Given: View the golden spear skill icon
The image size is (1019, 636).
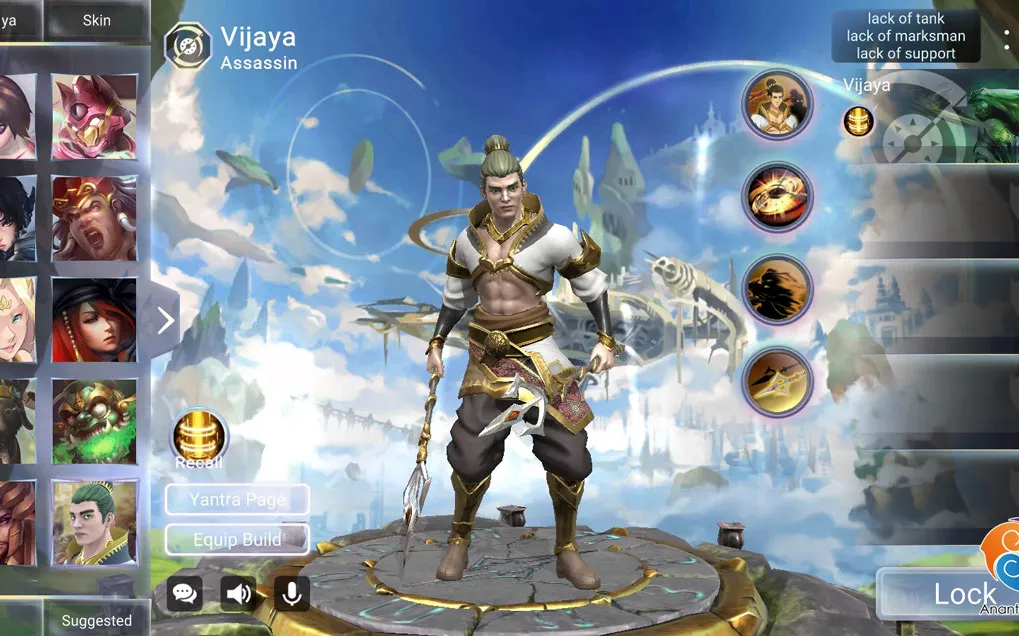Looking at the screenshot, I should point(777,381).
